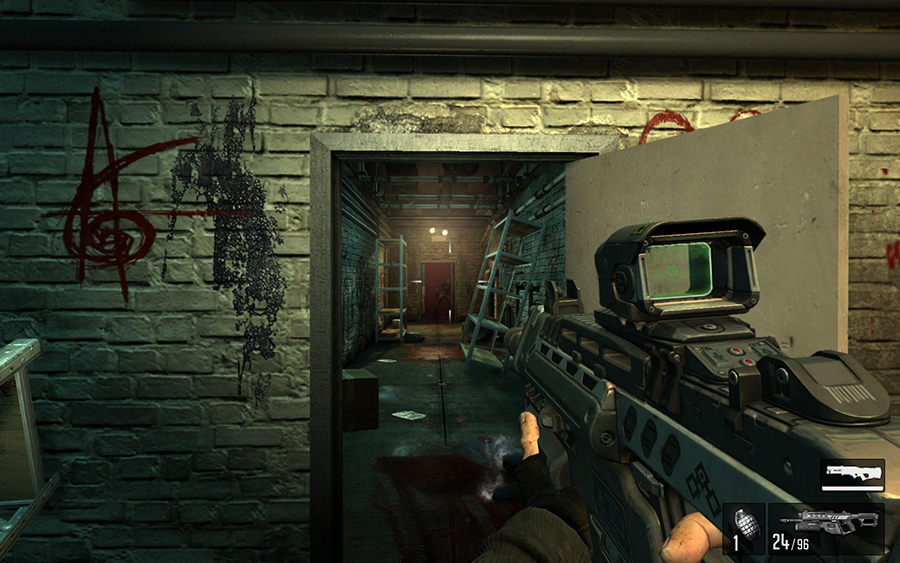Select the frag grenade slot
Screen dimensions: 900x563
click(x=743, y=529)
